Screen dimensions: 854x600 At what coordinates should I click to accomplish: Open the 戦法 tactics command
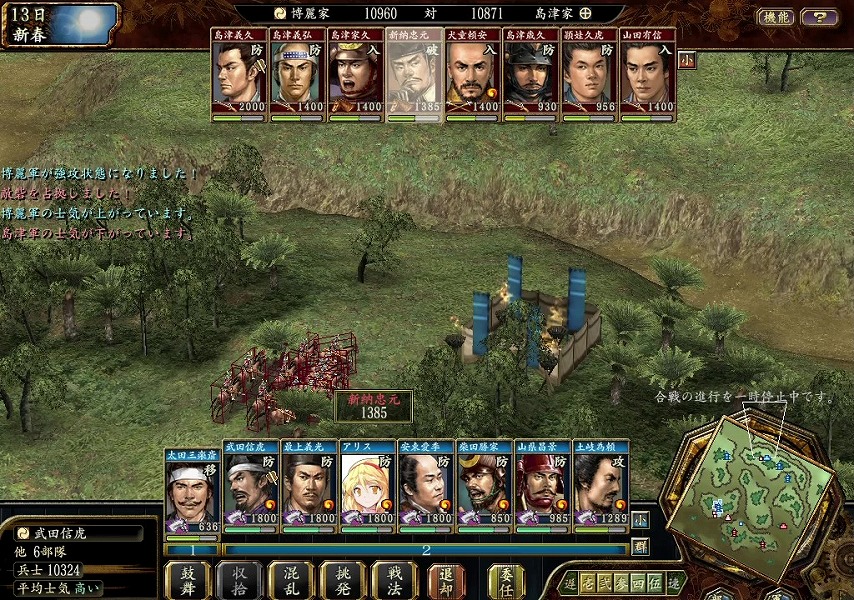tap(393, 580)
